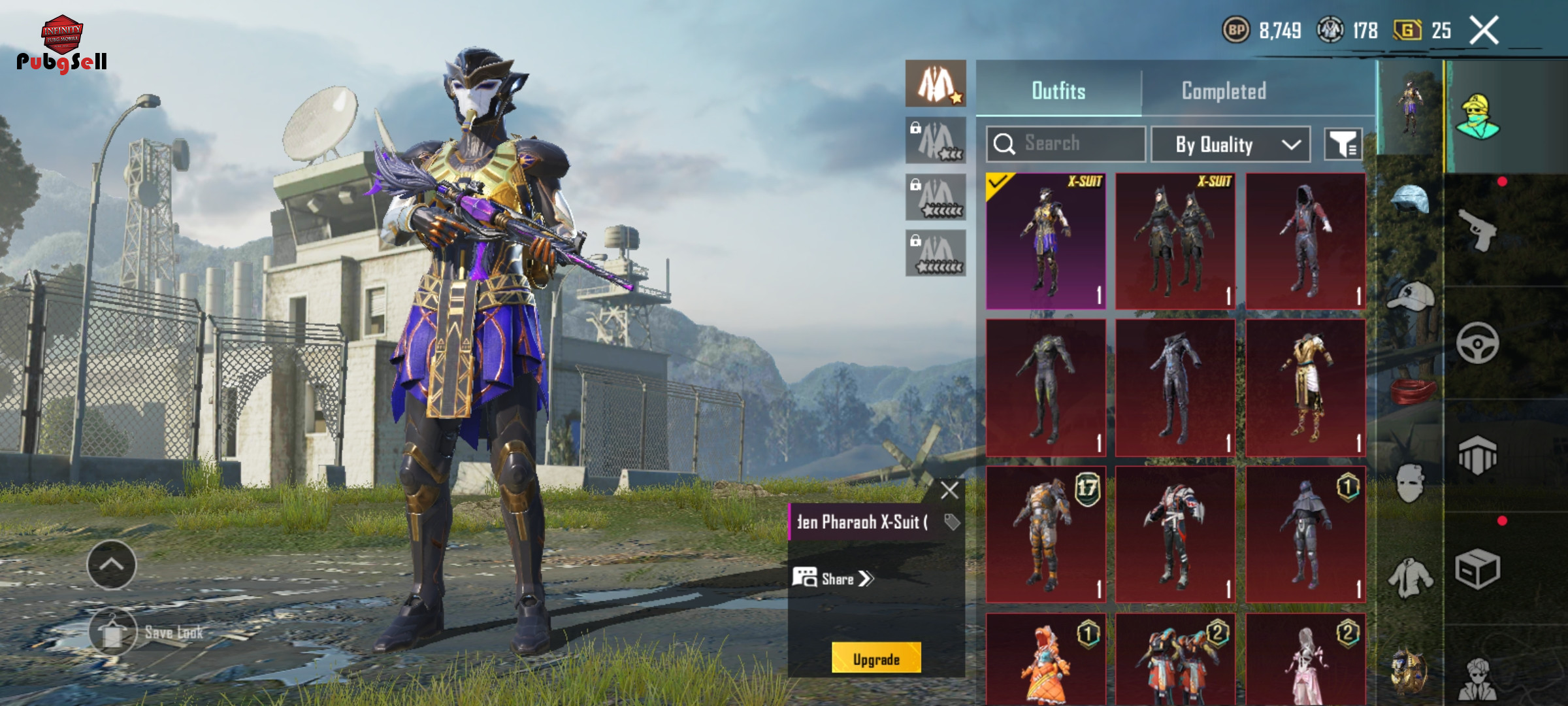Open the supply crate box category
This screenshot has width=1568, height=706.
click(1478, 569)
